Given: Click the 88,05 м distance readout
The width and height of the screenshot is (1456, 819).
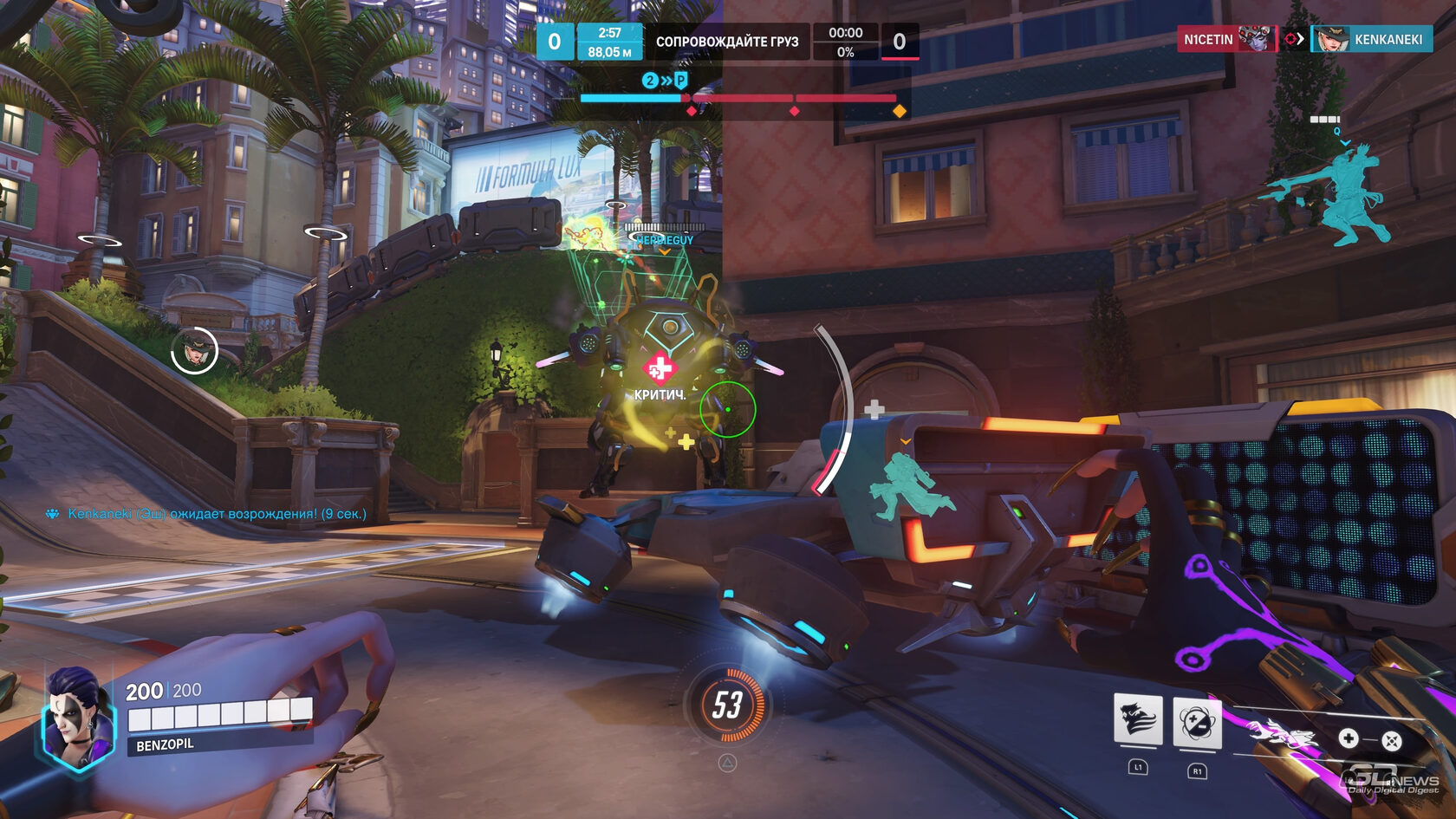Looking at the screenshot, I should click(x=610, y=50).
